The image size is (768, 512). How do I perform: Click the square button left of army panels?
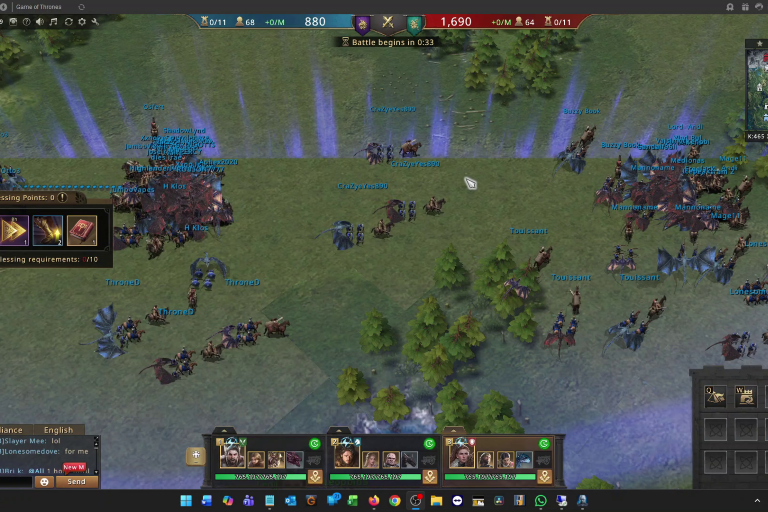tap(196, 456)
